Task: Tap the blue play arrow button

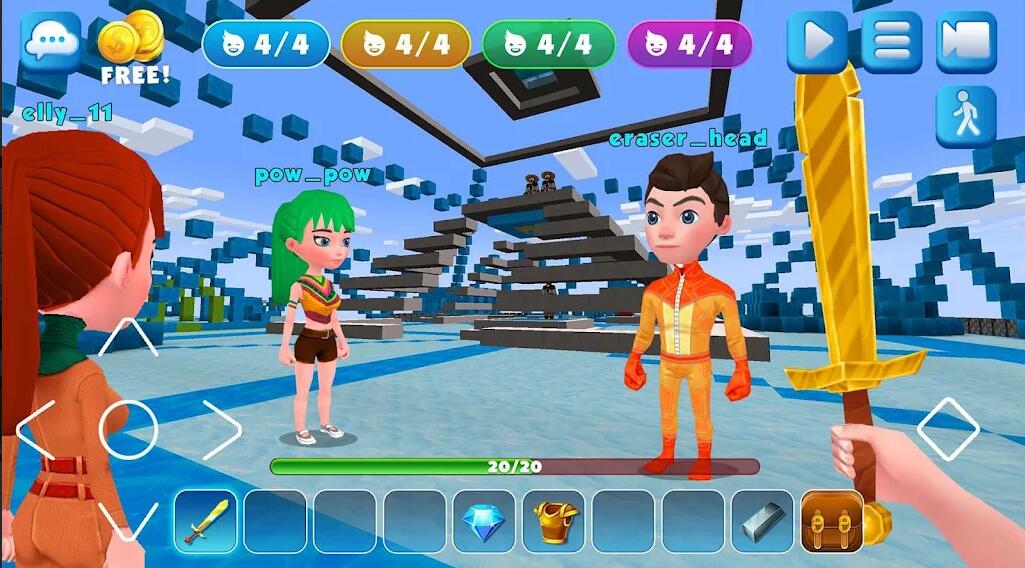Action: (816, 42)
